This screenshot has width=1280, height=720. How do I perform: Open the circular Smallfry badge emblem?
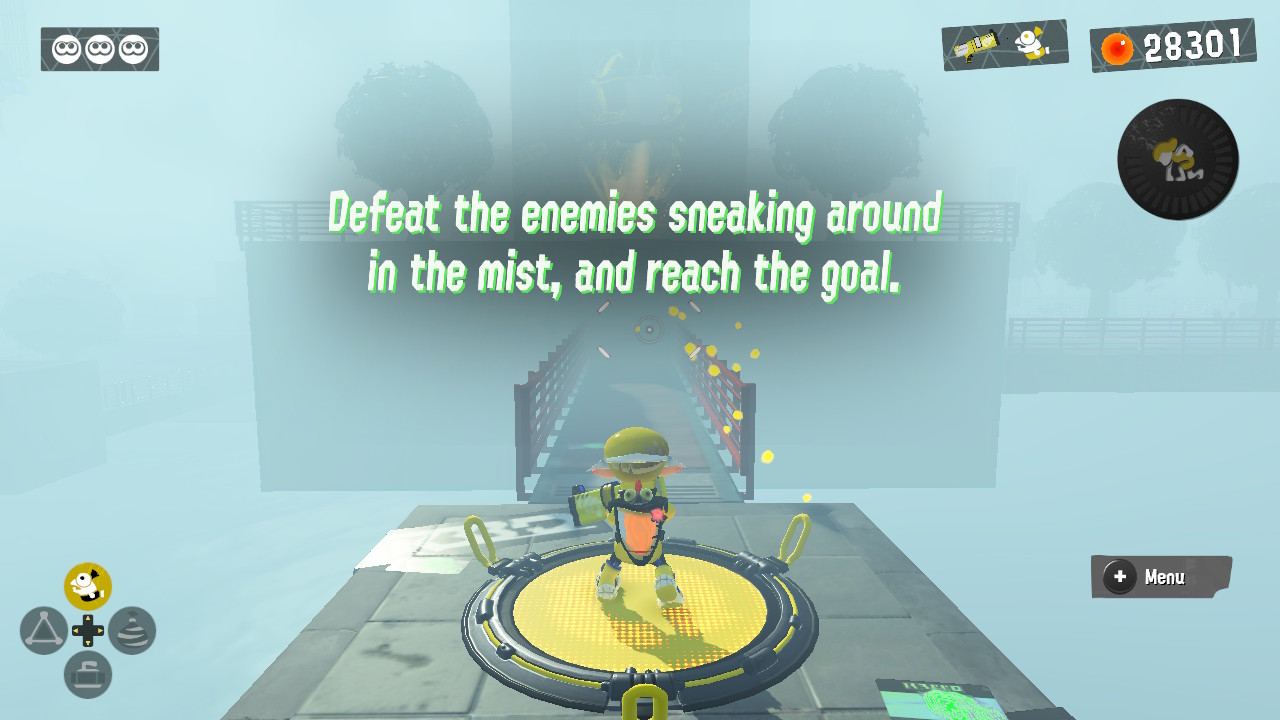(x=1177, y=160)
